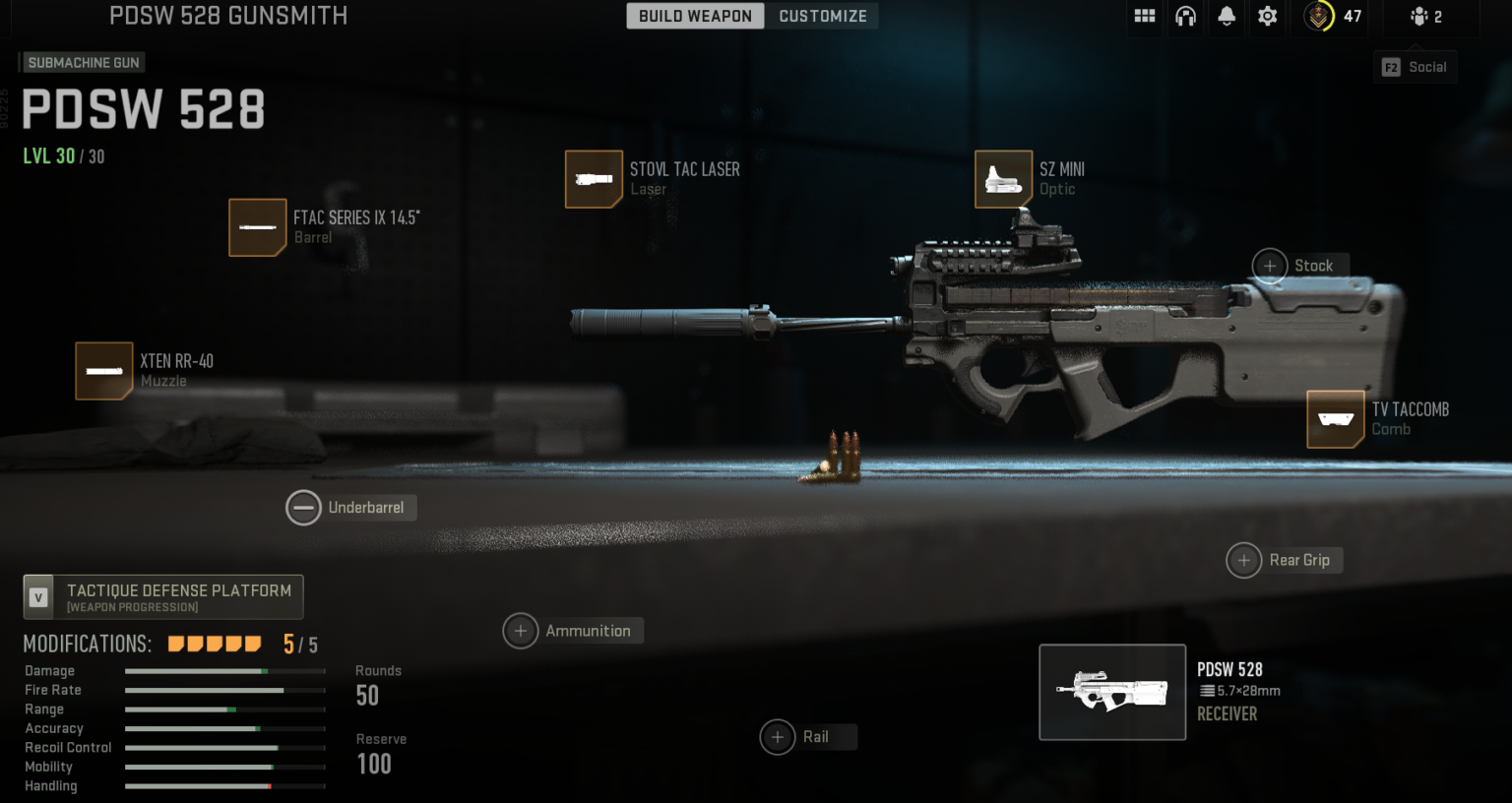
Task: Select the XTEN RR-40 muzzle attachment
Action: pyautogui.click(x=103, y=371)
